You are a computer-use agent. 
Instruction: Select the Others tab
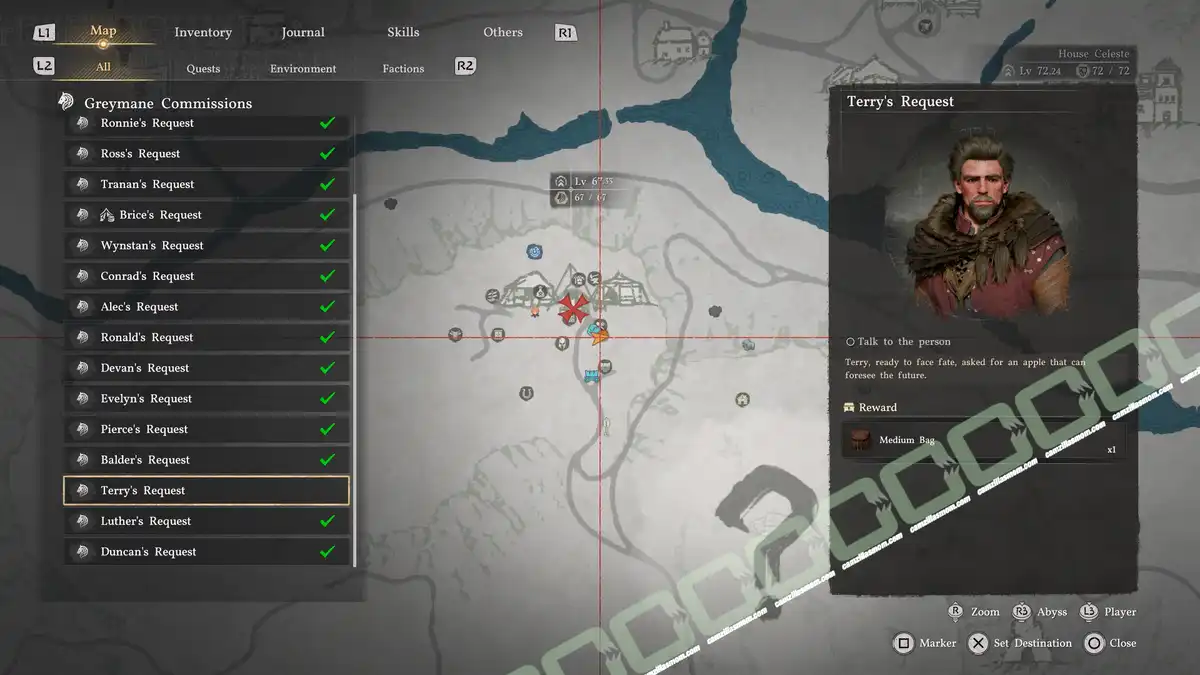pos(503,32)
